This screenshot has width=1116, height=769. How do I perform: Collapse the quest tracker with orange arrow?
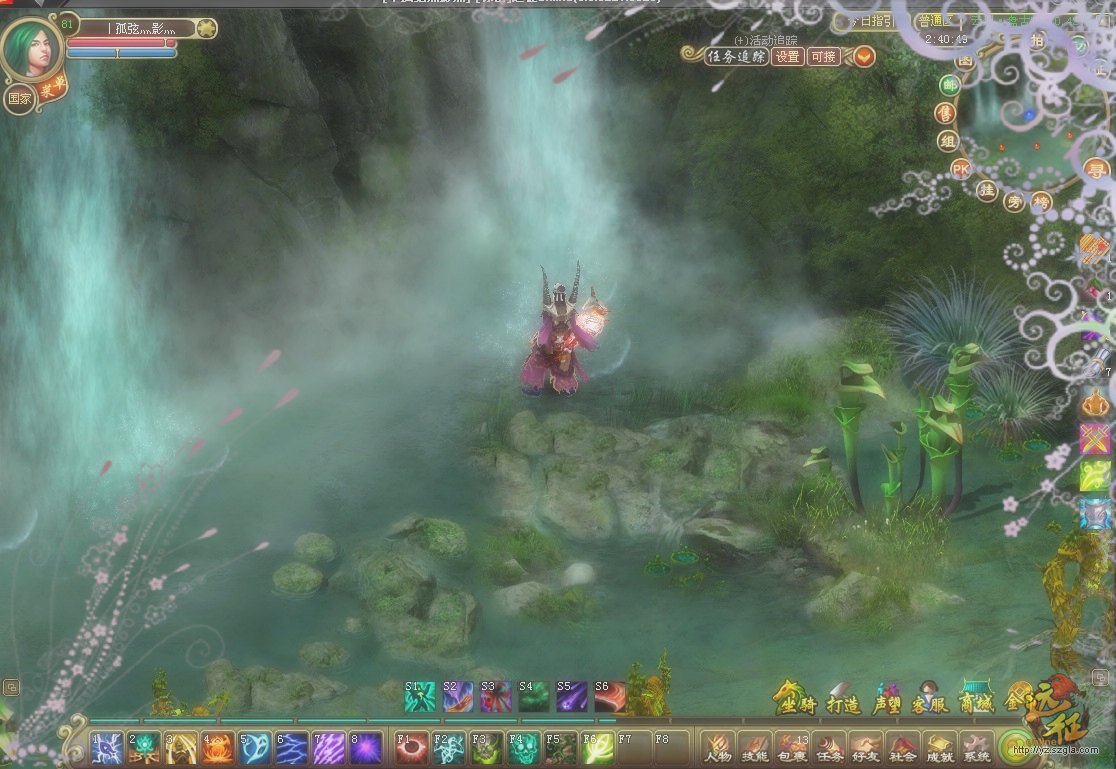pos(863,56)
